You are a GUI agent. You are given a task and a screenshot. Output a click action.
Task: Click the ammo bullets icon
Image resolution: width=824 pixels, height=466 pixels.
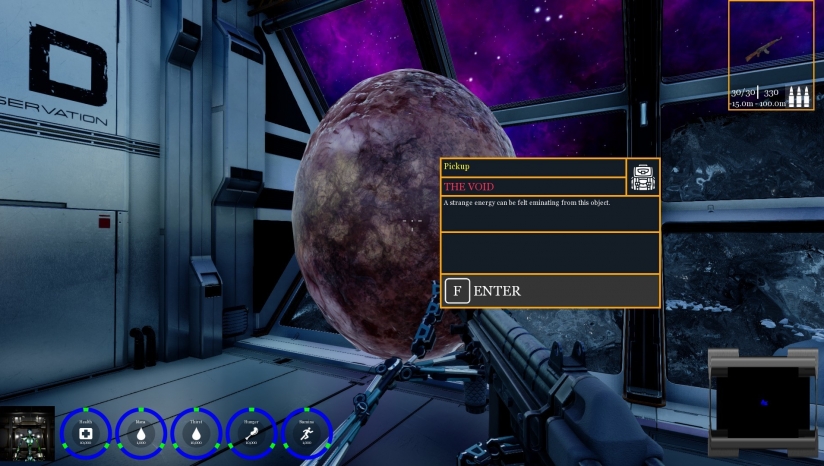pyautogui.click(x=799, y=97)
